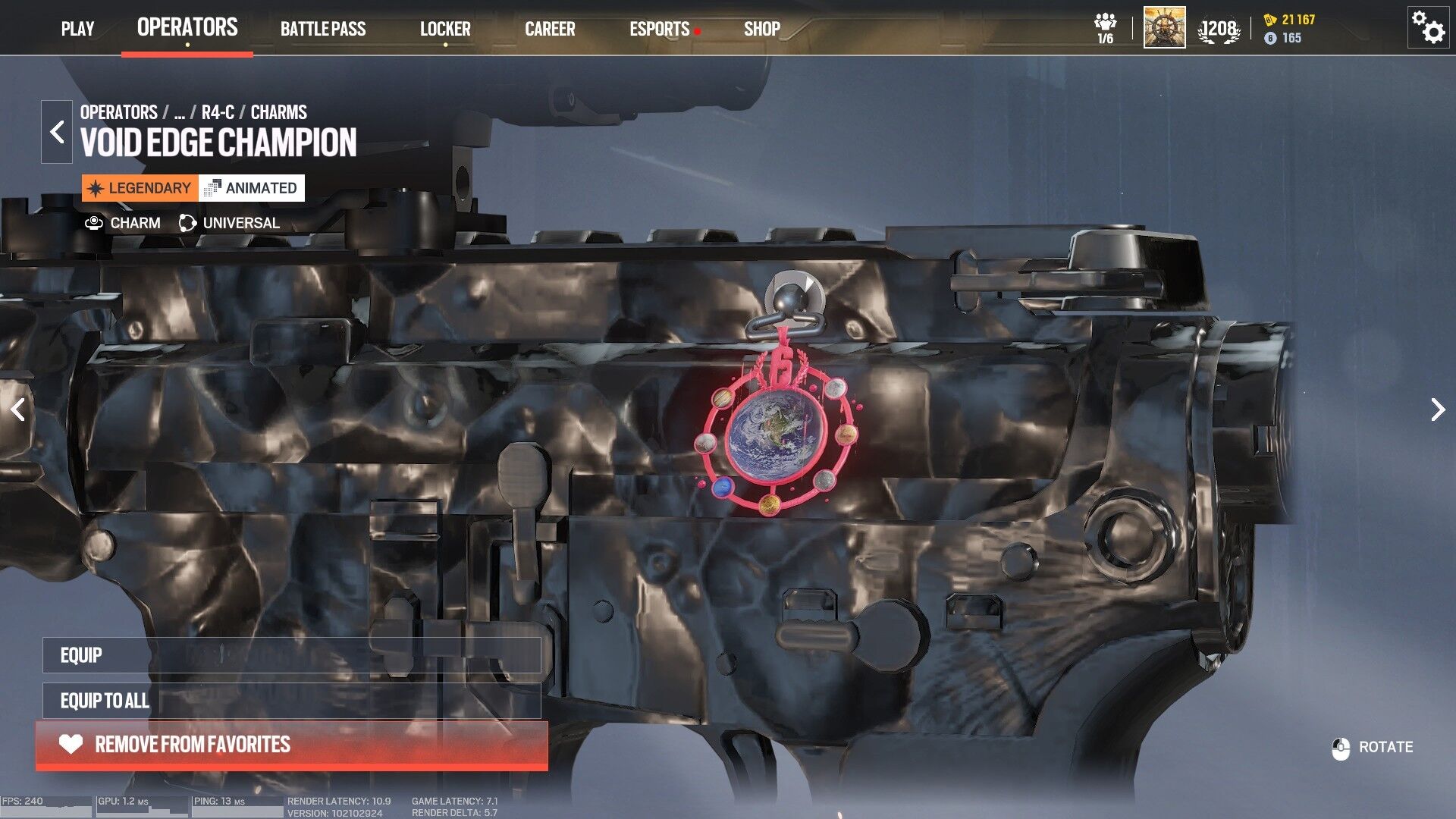This screenshot has height=819, width=1456.
Task: Choose Equip To All
Action: (x=291, y=701)
